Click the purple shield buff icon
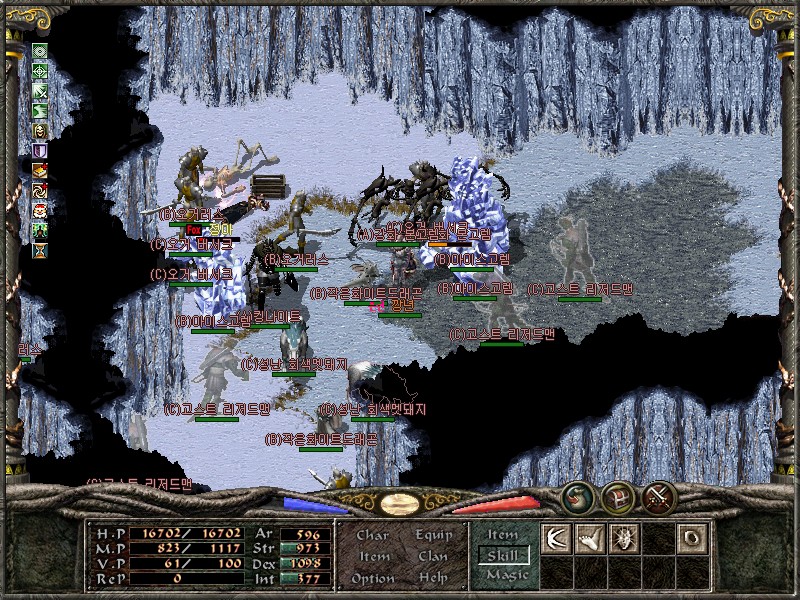The height and width of the screenshot is (600, 800). pyautogui.click(x=40, y=150)
